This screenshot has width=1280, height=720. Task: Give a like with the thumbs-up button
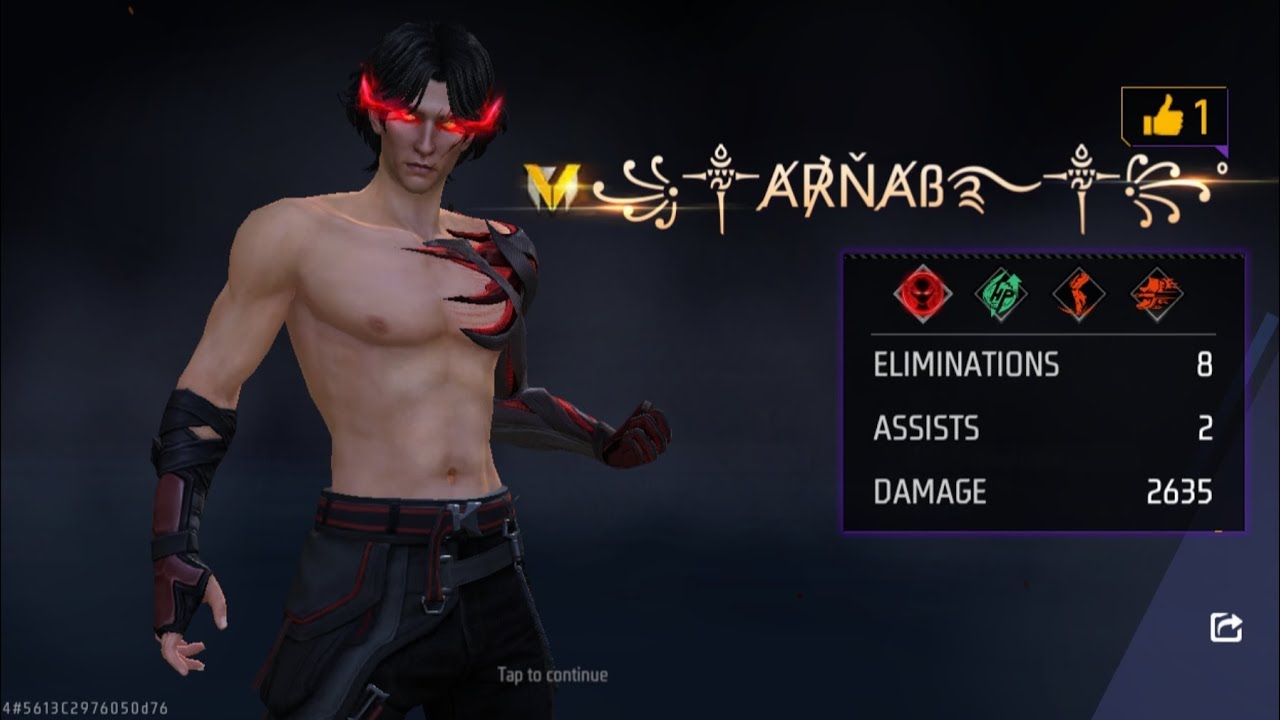1174,119
